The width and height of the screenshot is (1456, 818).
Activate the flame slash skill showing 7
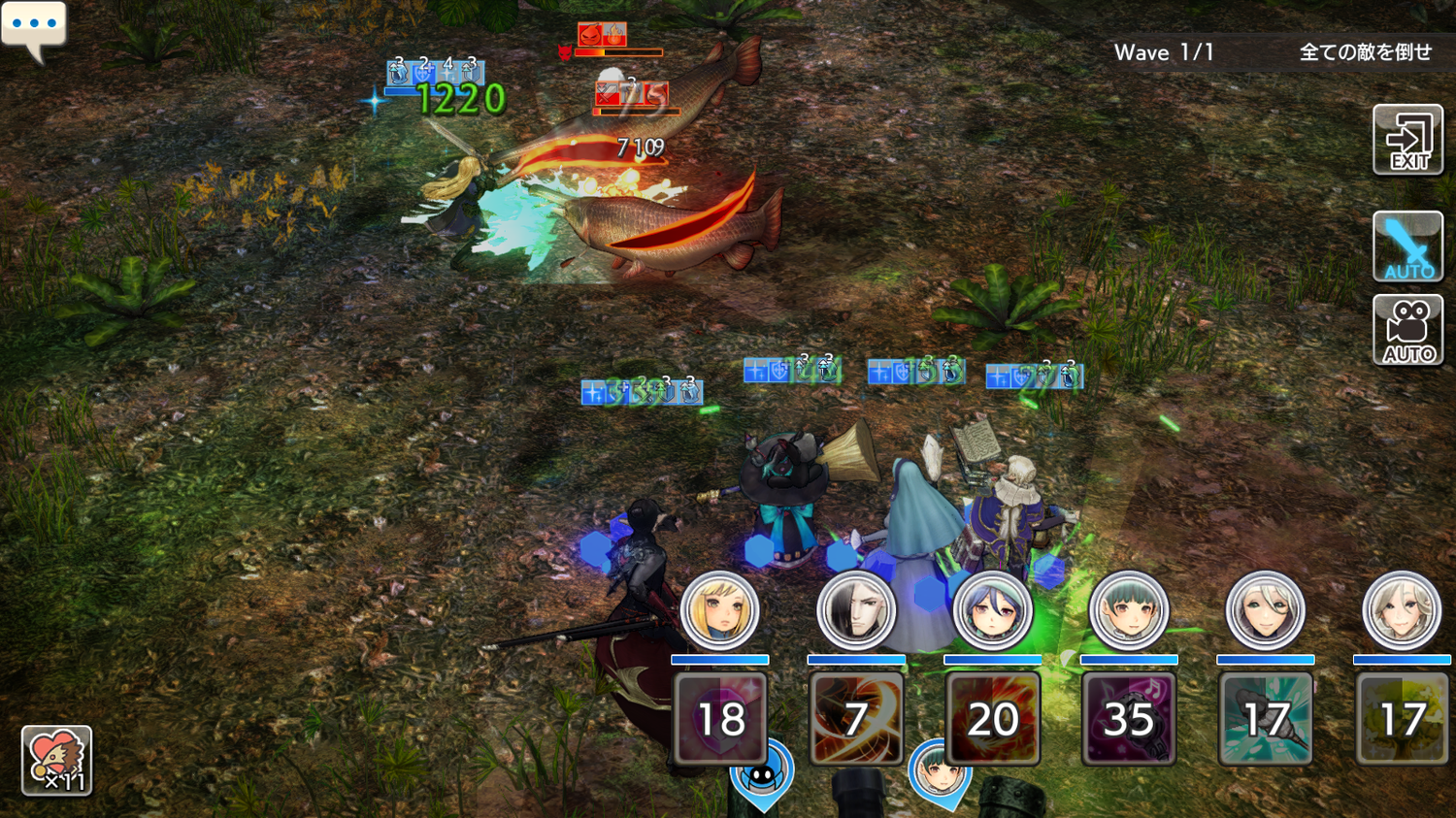coord(856,719)
